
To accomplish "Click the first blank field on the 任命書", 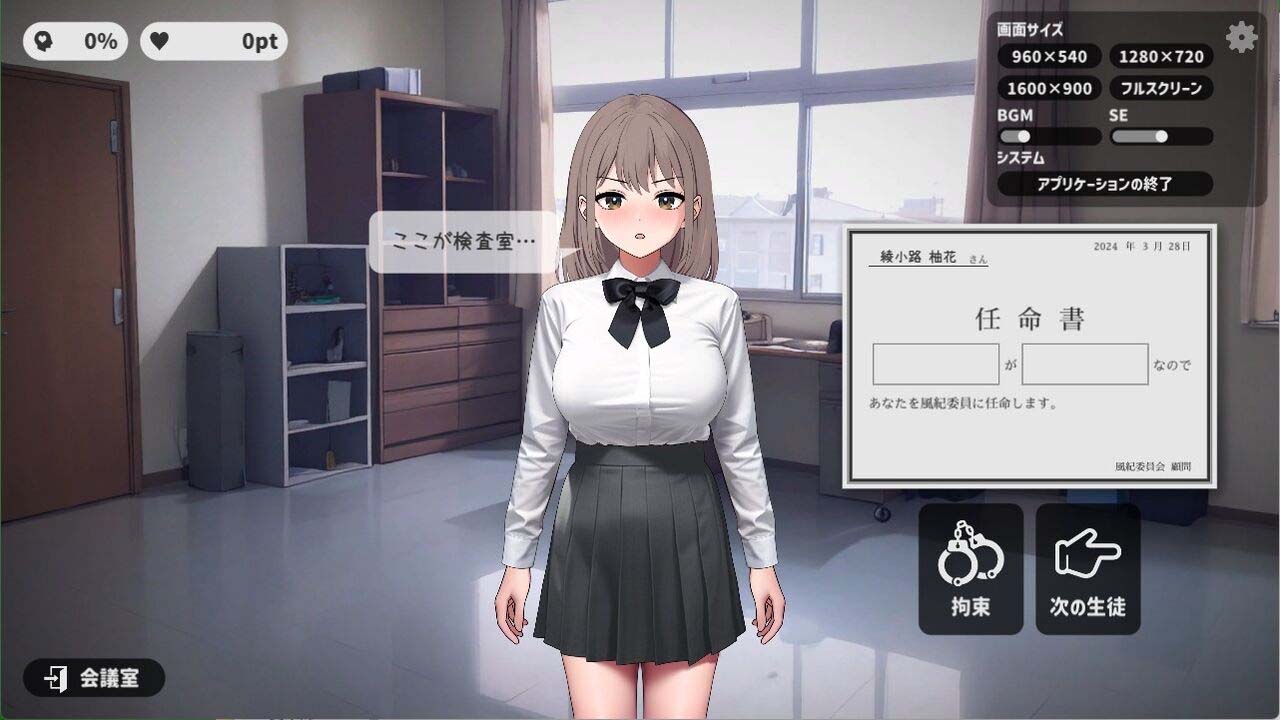I will (935, 364).
